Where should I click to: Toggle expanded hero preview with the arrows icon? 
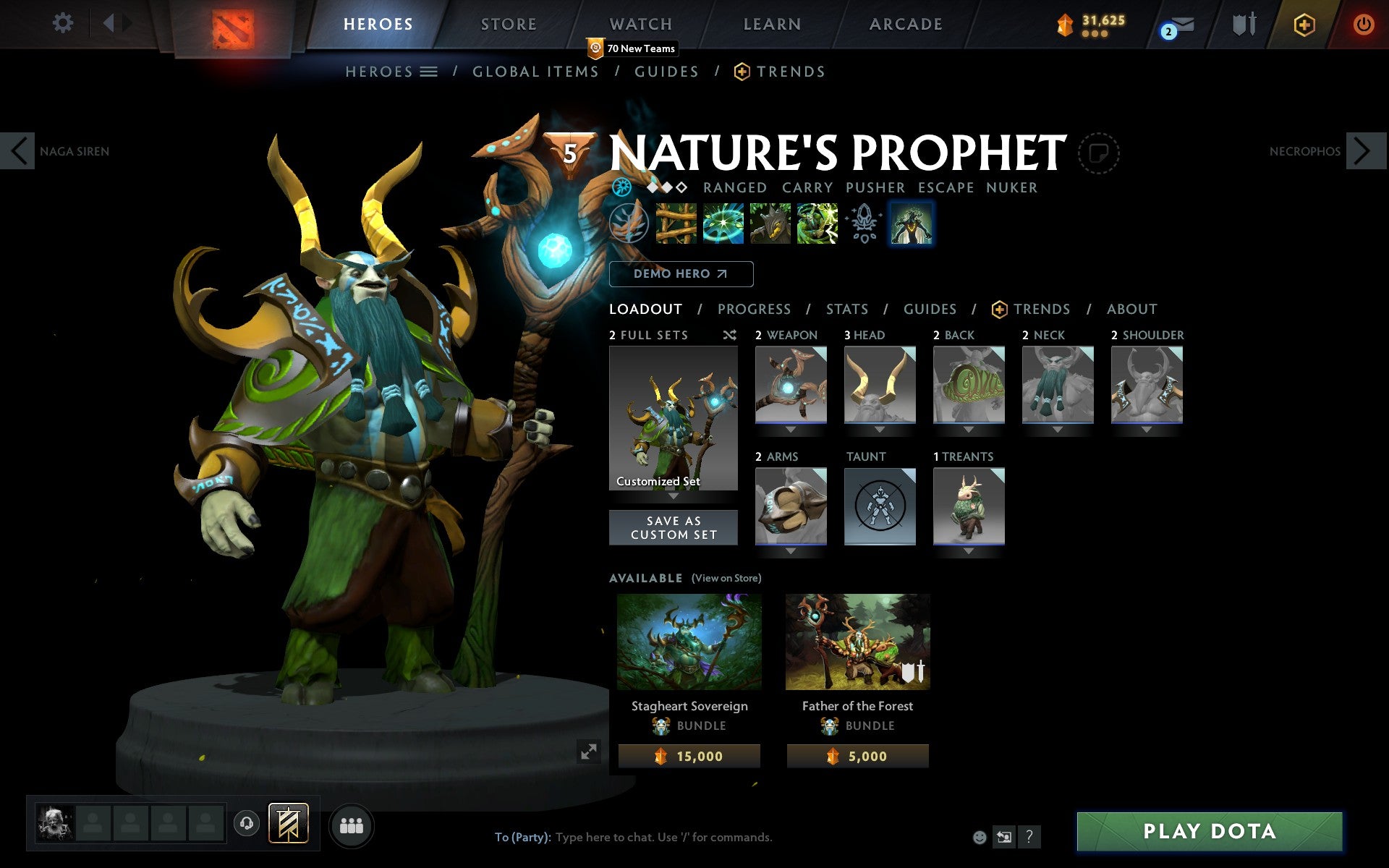point(590,752)
